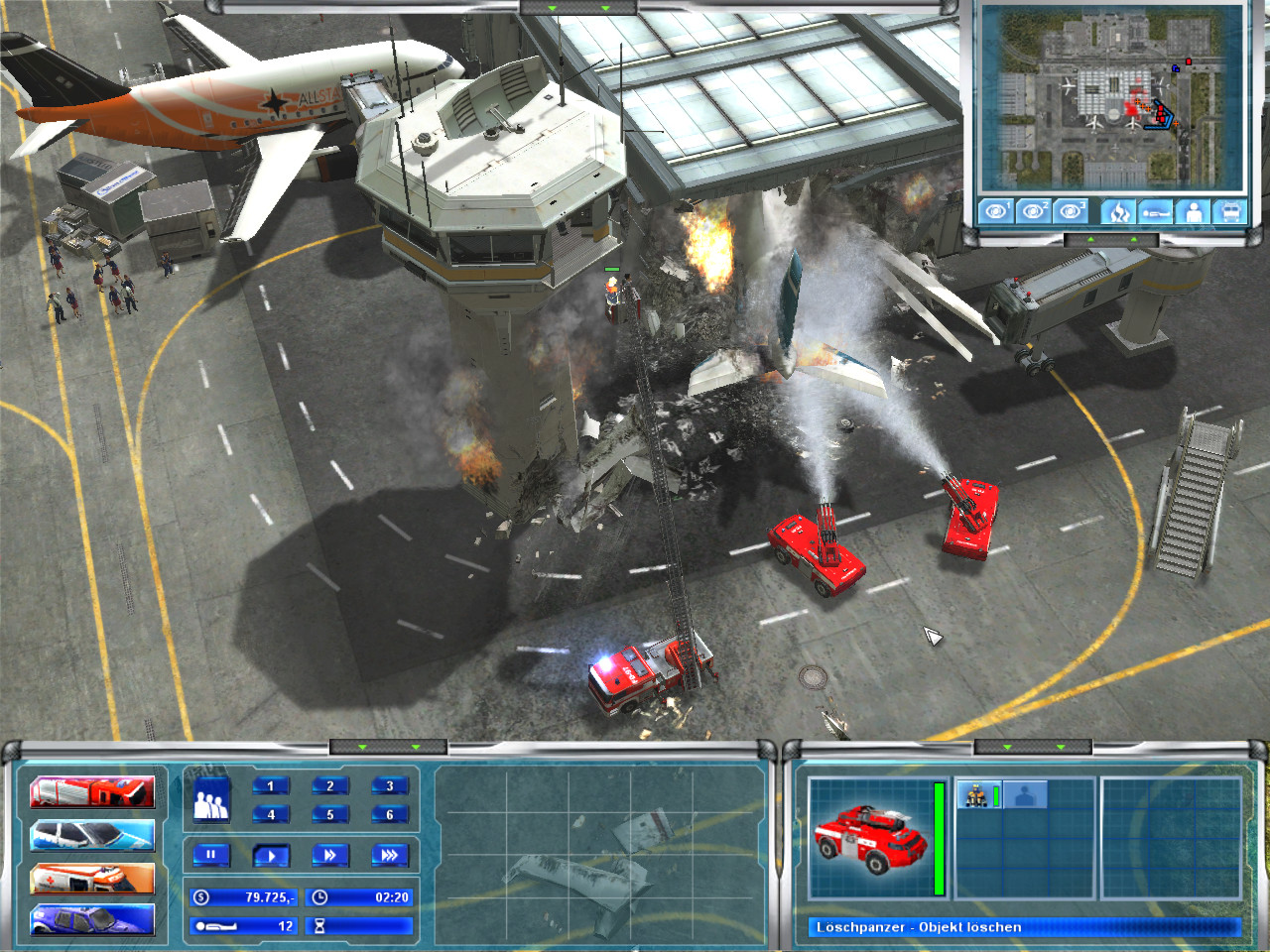Select vehicle group 4 button
This screenshot has width=1270, height=952.
tap(271, 814)
